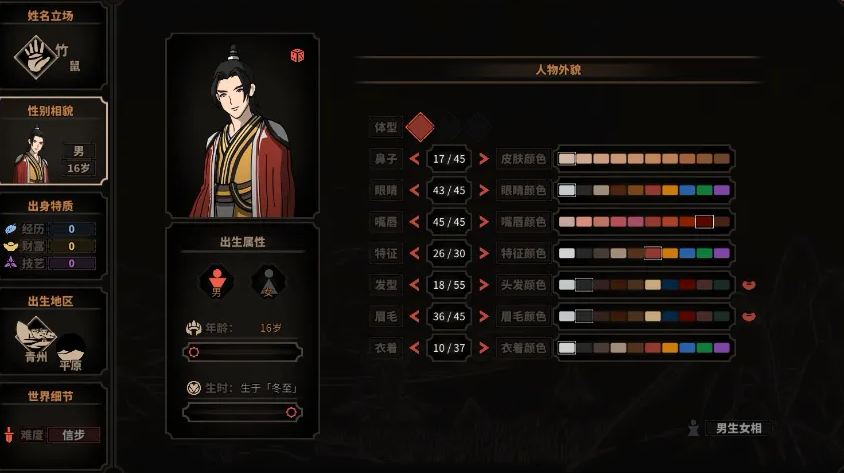This screenshot has width=844, height=473.
Task: Toggle the 男生女相 option
Action: click(x=740, y=429)
